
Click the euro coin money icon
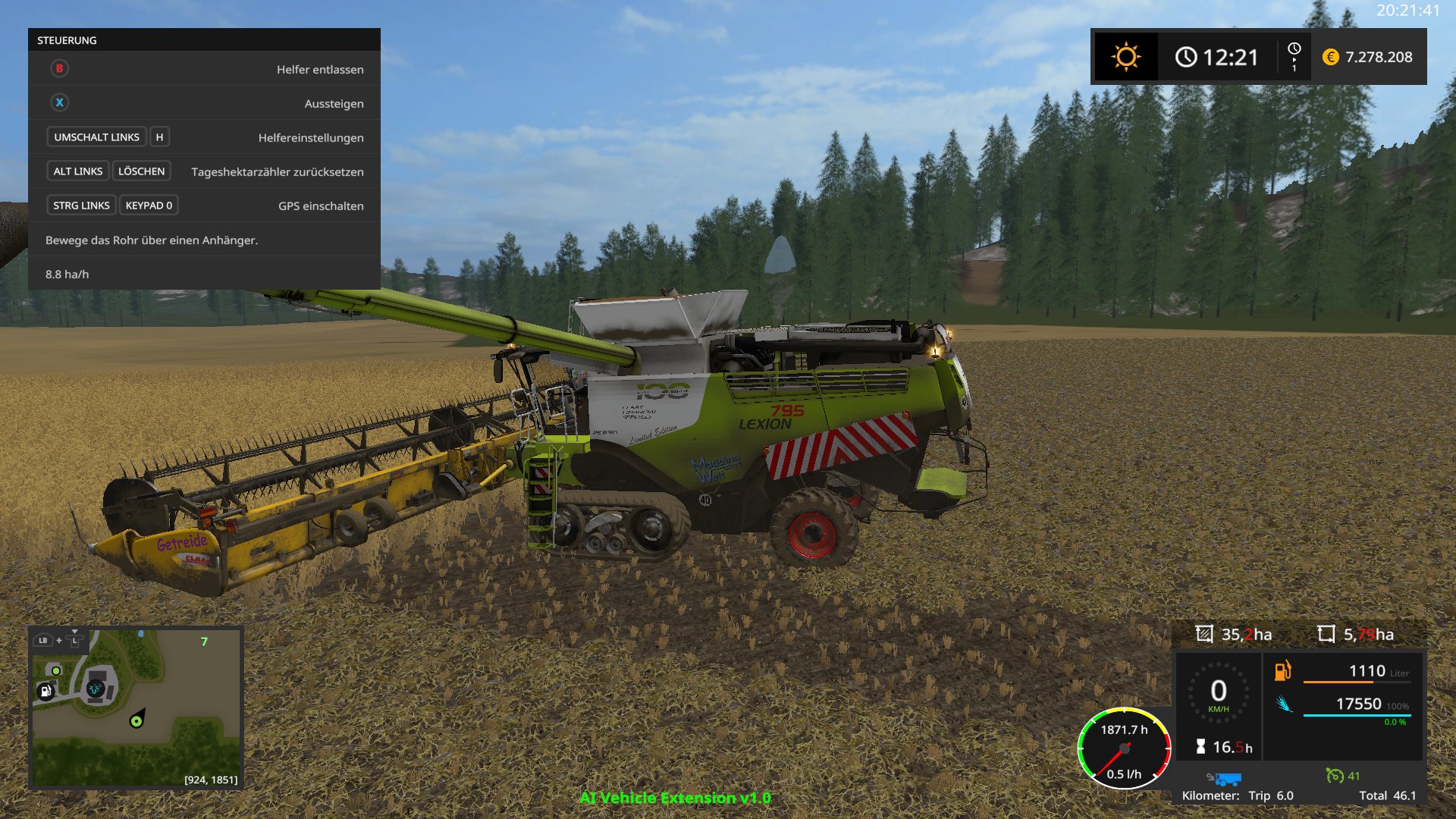click(x=1330, y=57)
